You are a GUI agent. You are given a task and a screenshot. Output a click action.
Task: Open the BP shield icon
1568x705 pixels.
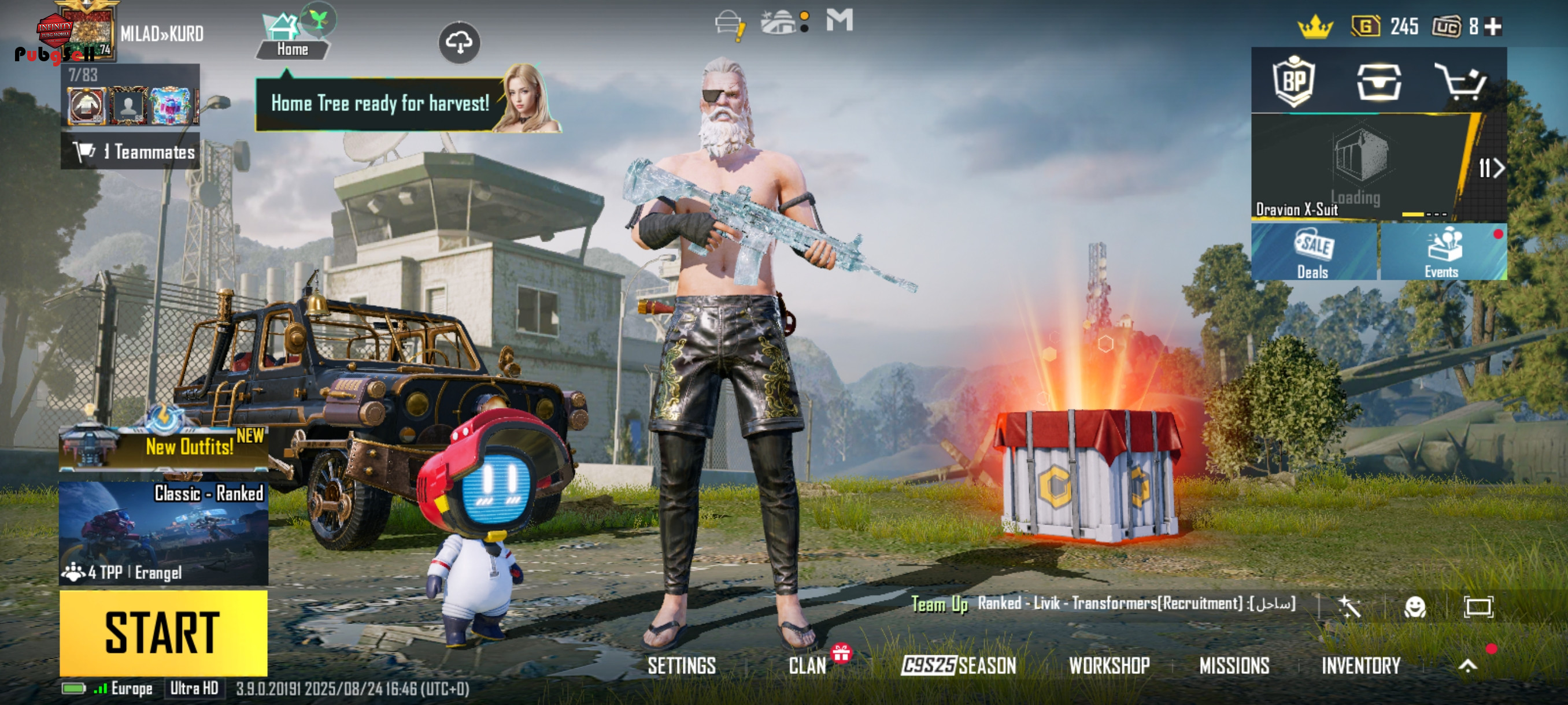click(1293, 81)
